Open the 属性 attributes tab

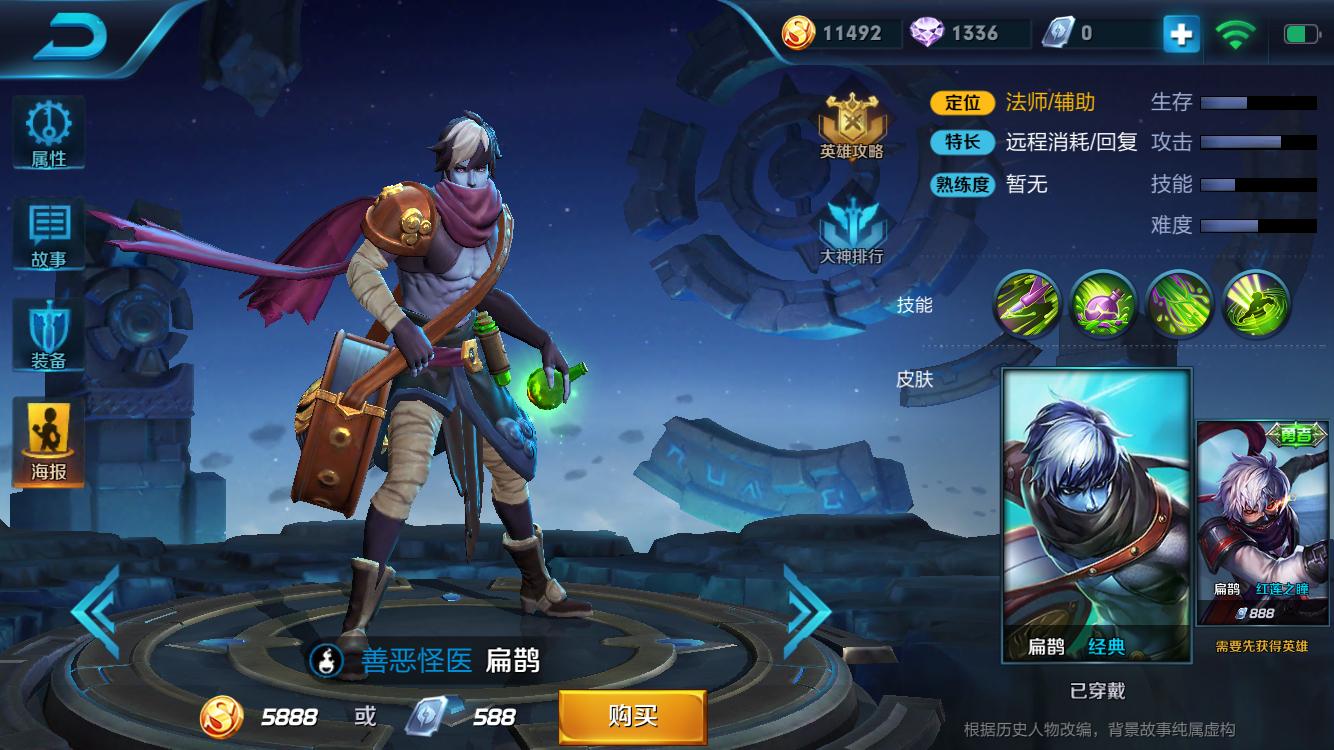(x=48, y=133)
